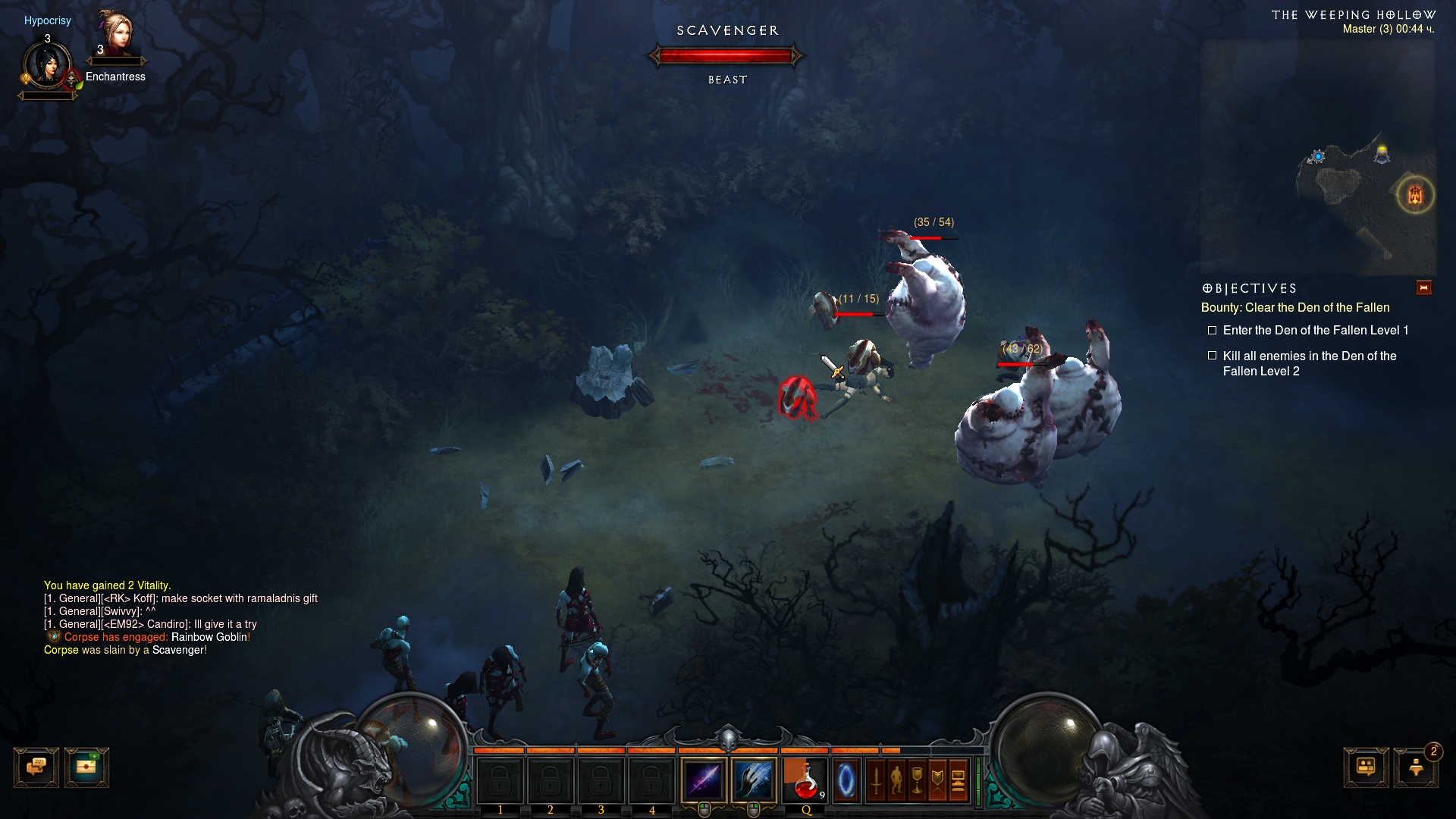Select the Clear the Den of the Fallen bounty
This screenshot has height=819, width=1456.
(1294, 308)
